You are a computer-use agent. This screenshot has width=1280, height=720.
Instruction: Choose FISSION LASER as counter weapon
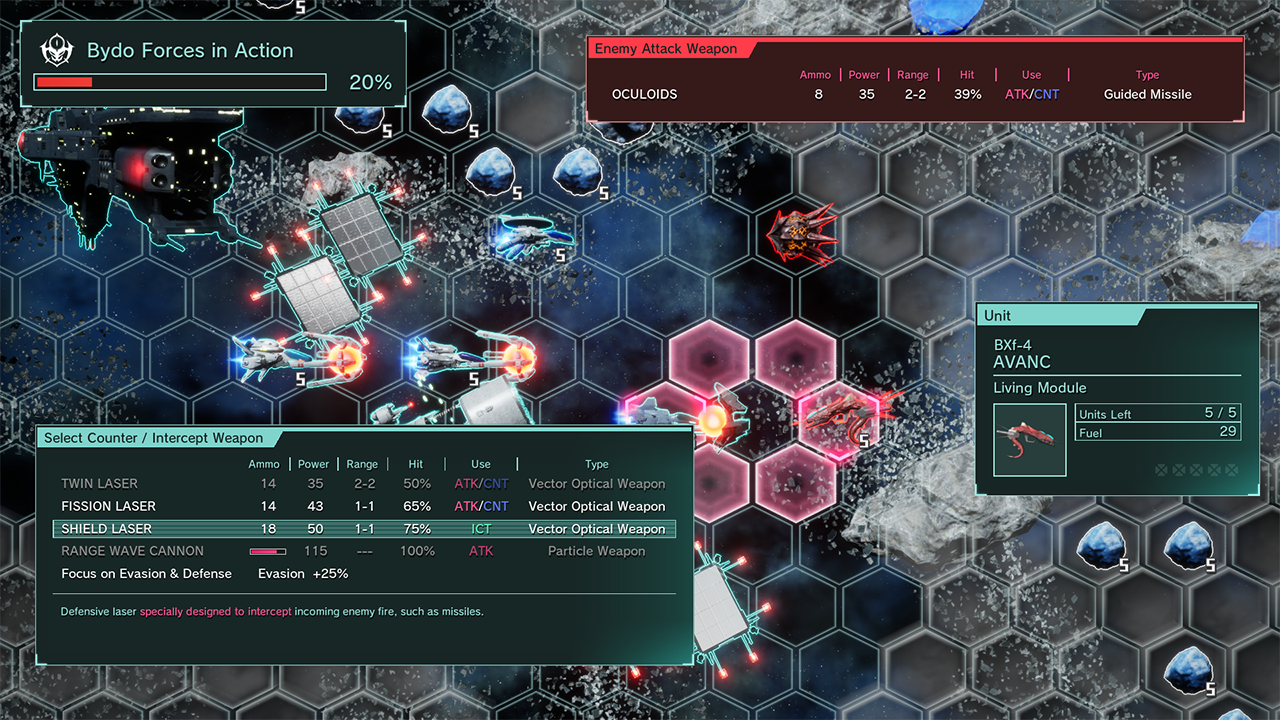click(364, 506)
